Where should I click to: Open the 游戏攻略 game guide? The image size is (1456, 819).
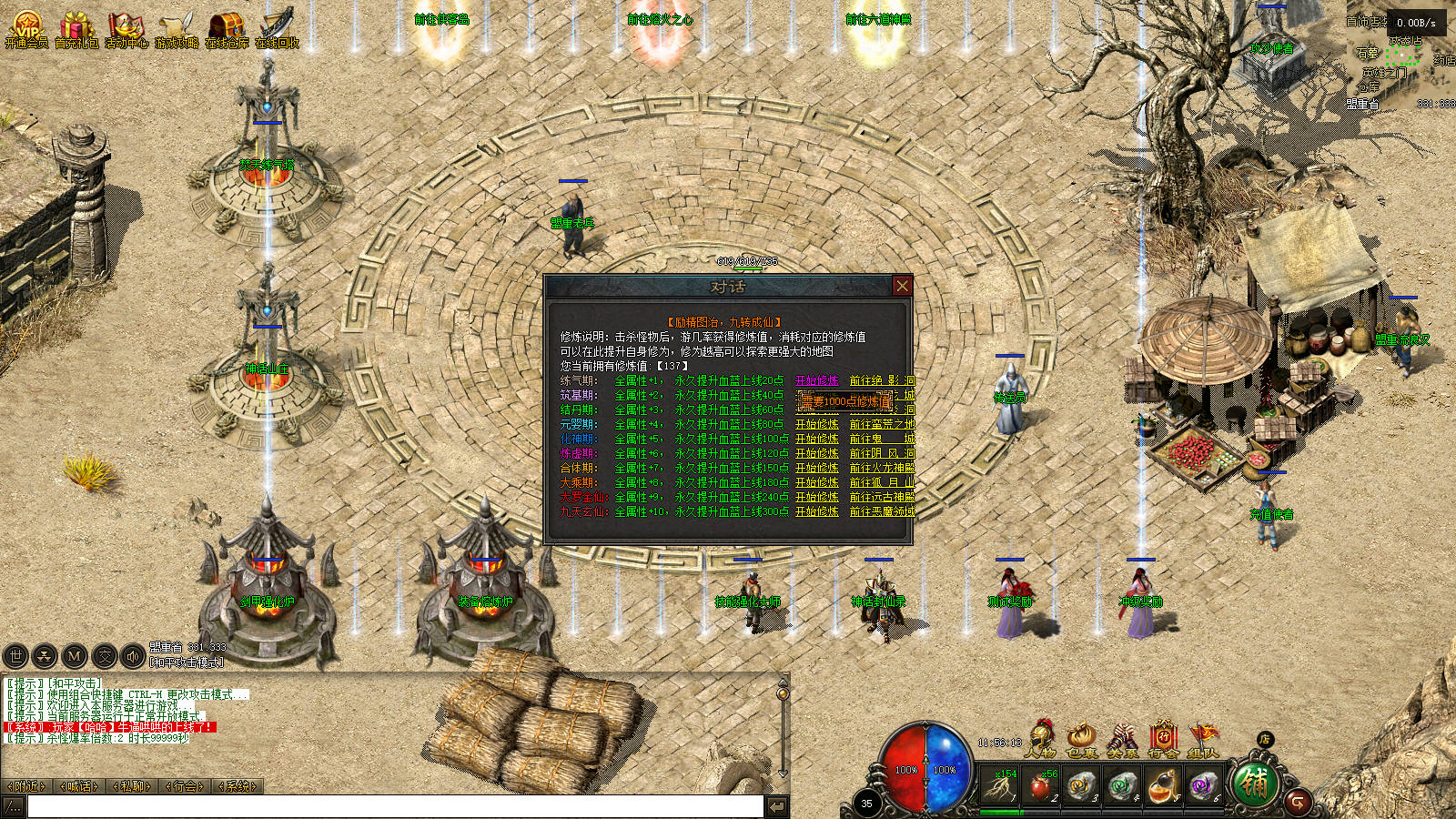click(x=177, y=28)
